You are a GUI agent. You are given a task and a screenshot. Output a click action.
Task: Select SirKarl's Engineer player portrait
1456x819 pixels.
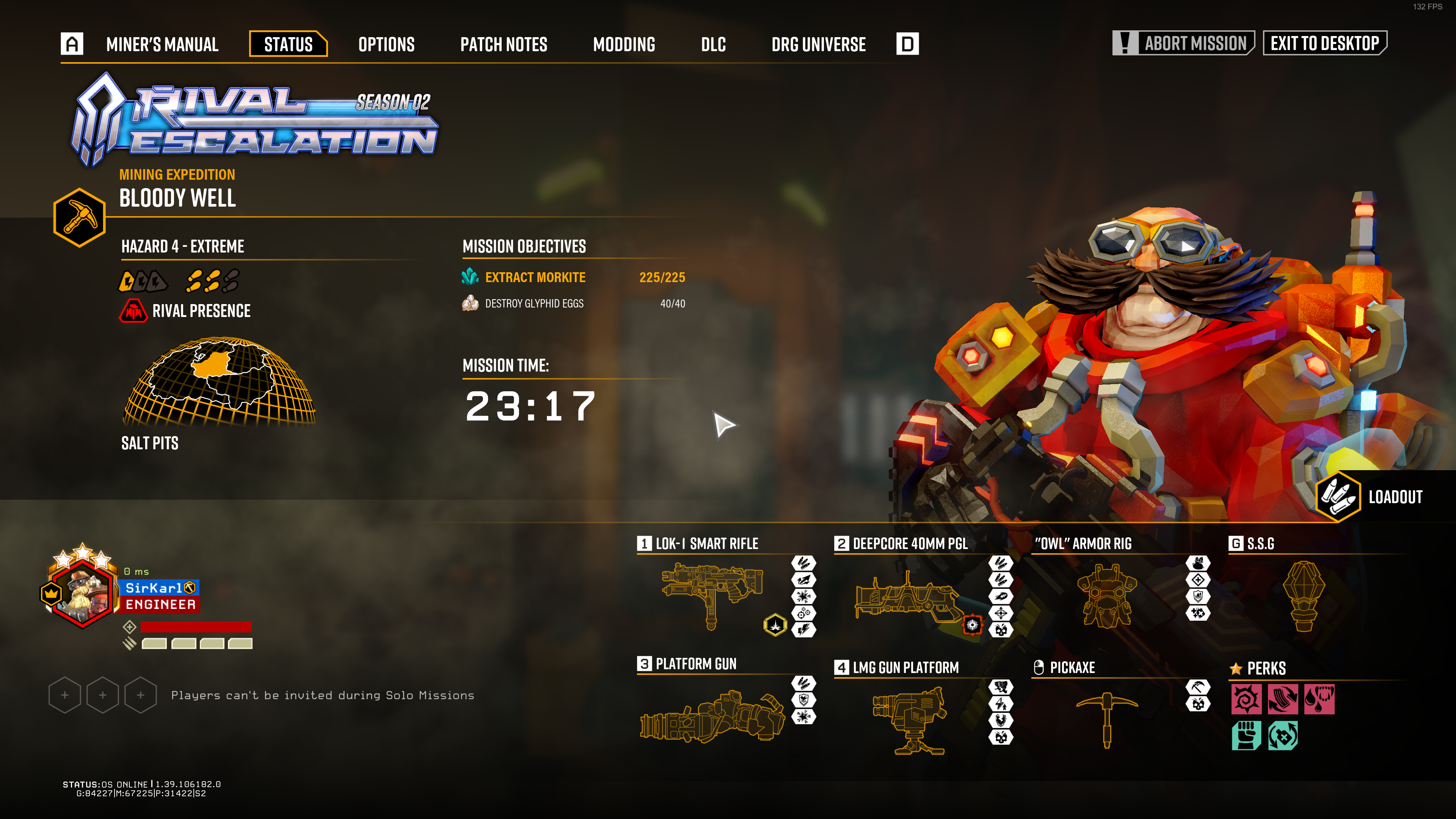point(83,593)
